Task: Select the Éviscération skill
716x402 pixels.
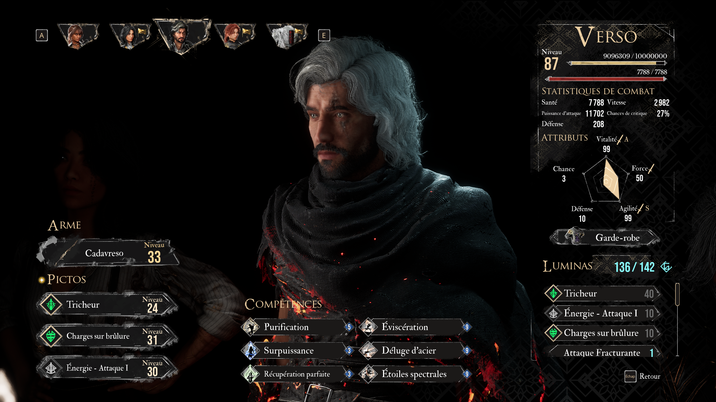Action: click(410, 327)
